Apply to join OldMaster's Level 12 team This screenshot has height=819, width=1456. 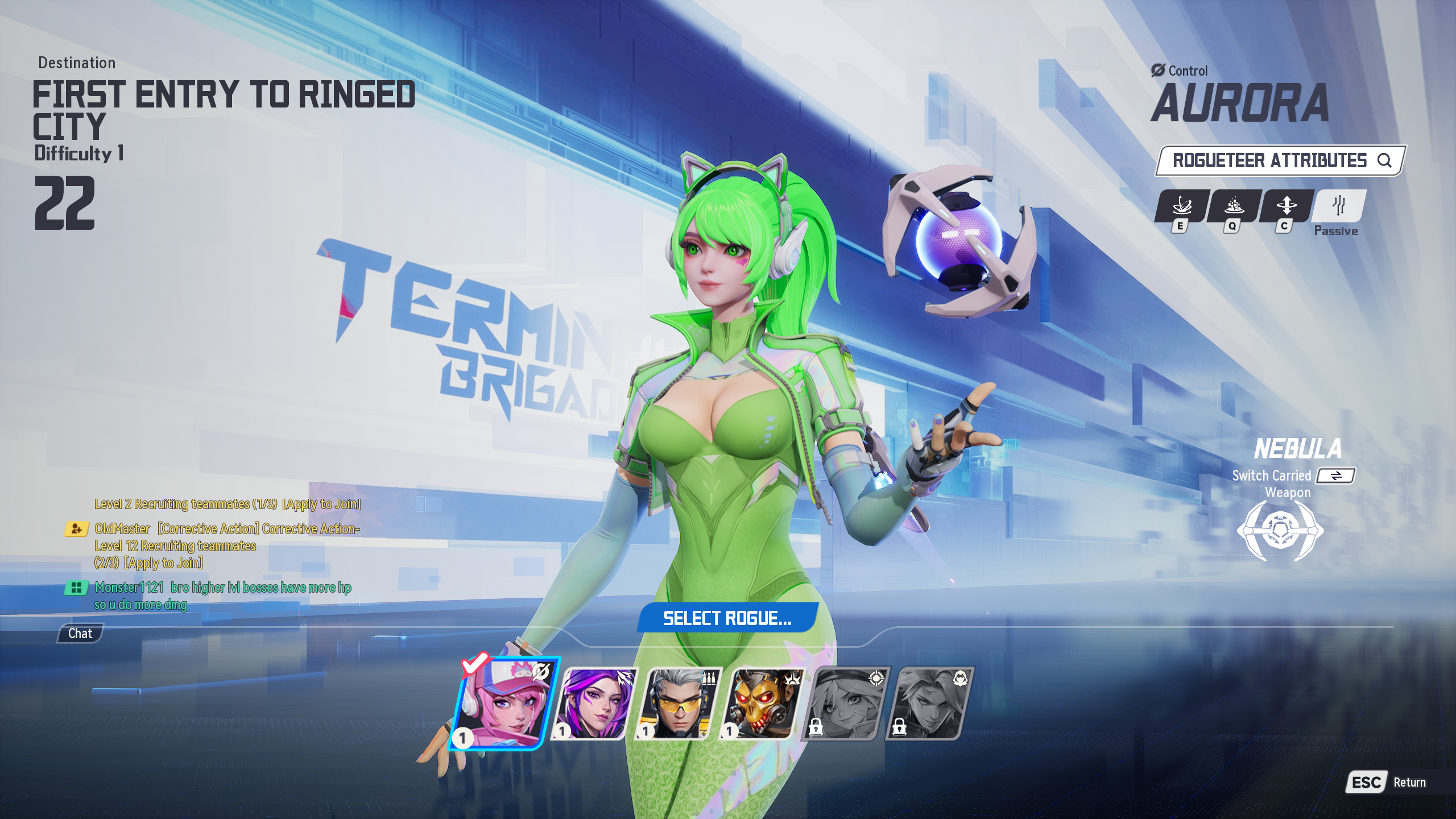[x=164, y=563]
